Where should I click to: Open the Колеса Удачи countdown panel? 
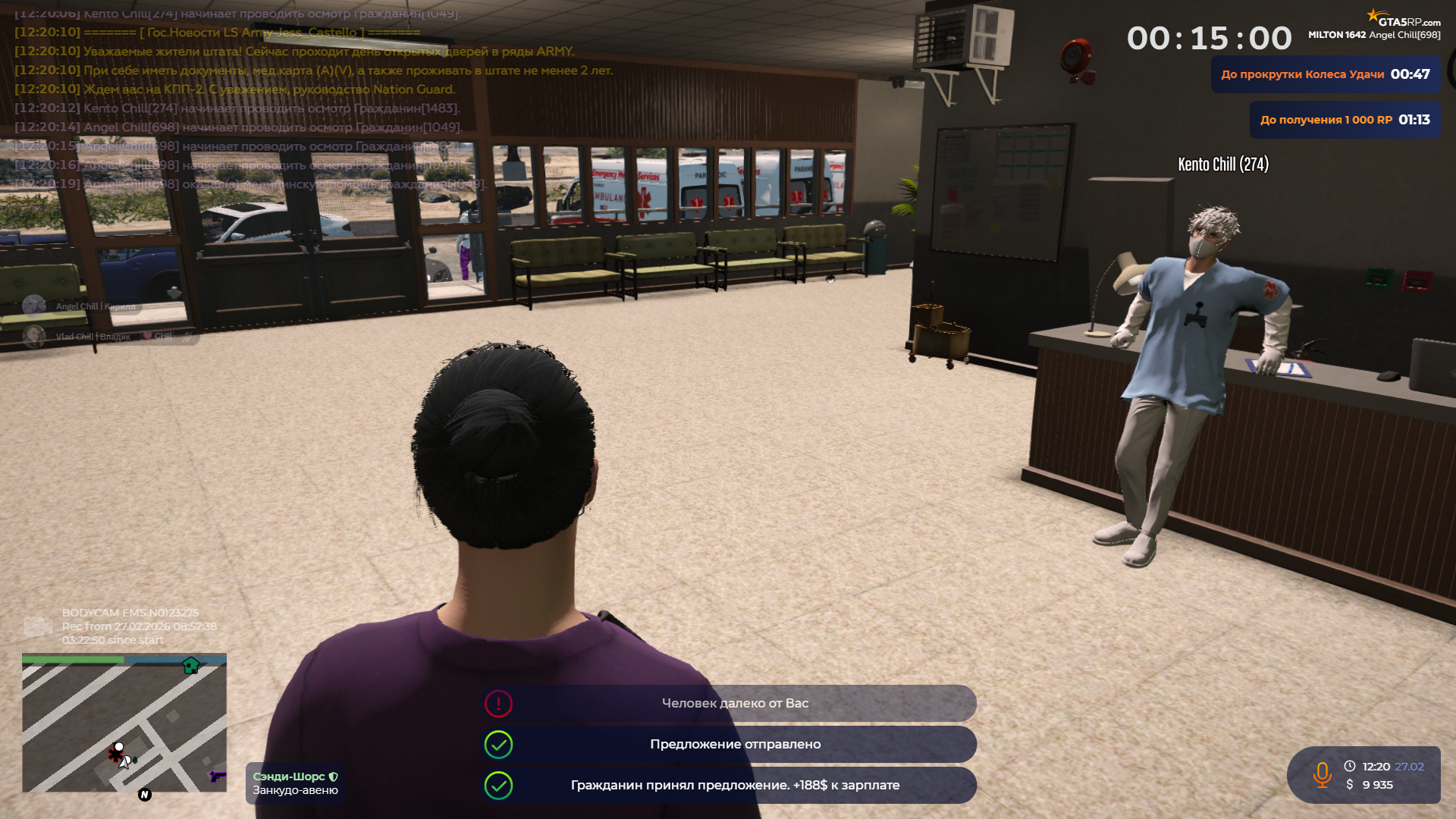point(1325,74)
